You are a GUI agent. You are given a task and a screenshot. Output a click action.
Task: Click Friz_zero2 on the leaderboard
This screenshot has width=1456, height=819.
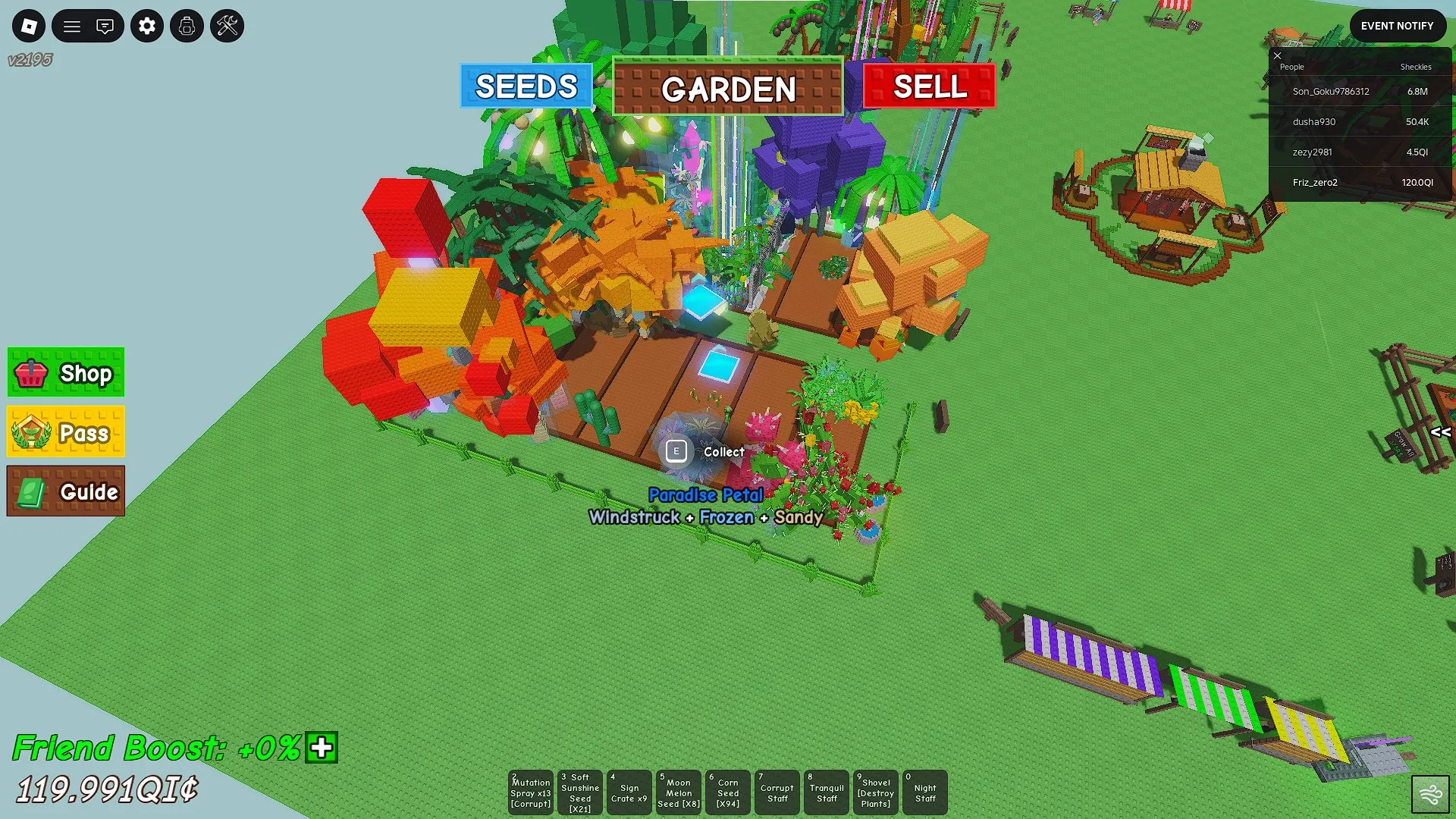(x=1316, y=182)
